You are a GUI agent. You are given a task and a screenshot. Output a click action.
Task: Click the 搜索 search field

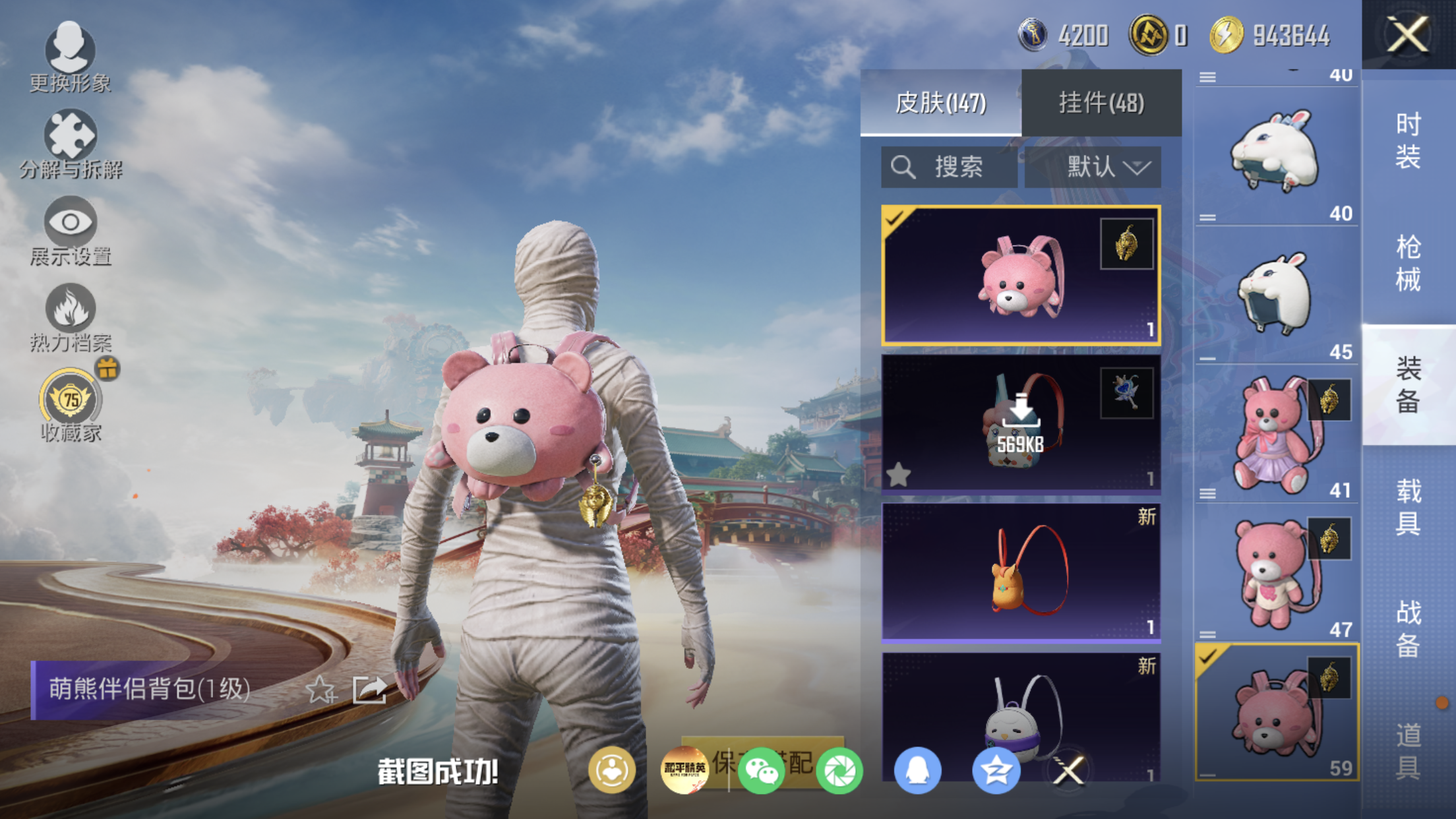click(950, 167)
